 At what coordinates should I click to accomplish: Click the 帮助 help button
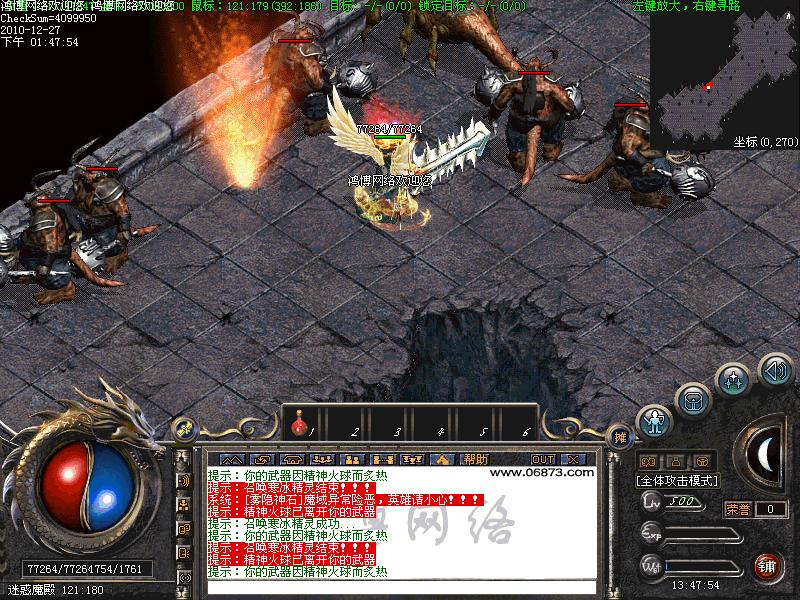[x=475, y=459]
